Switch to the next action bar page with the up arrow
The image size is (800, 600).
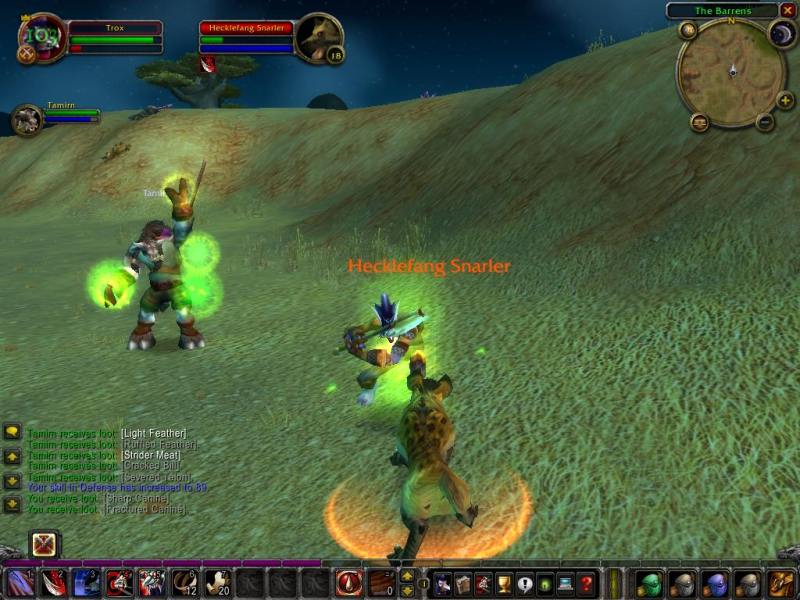pos(407,576)
